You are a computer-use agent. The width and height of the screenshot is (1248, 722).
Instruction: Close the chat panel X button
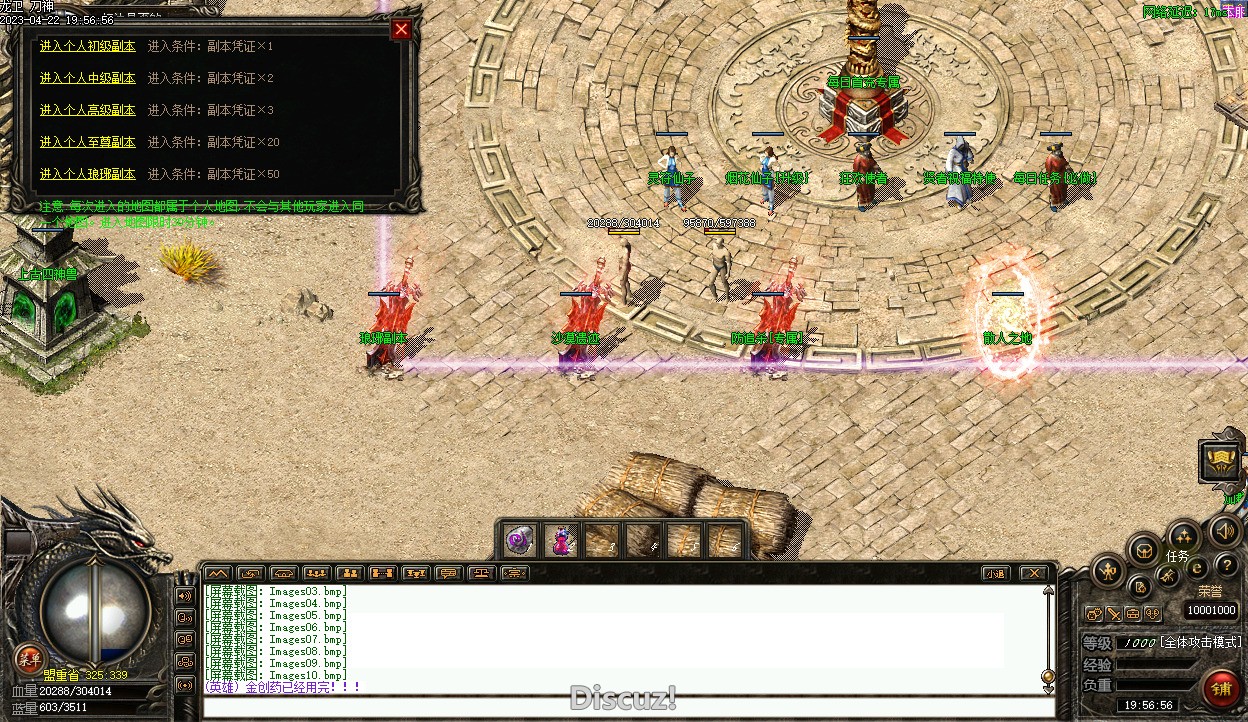1034,573
